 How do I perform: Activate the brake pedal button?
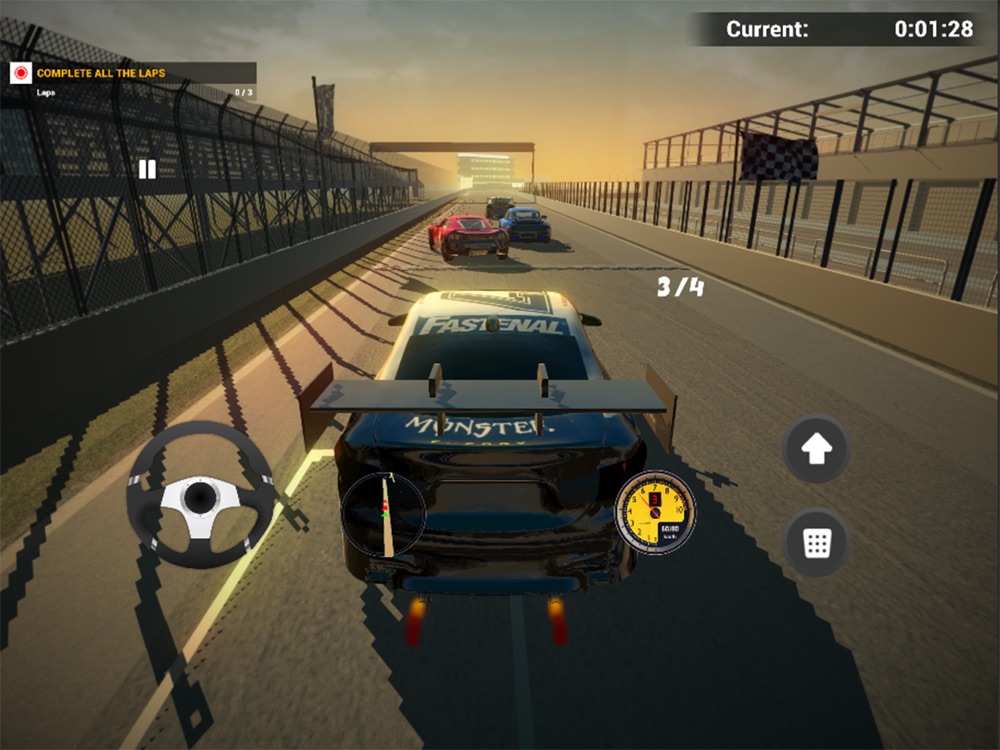(x=817, y=543)
